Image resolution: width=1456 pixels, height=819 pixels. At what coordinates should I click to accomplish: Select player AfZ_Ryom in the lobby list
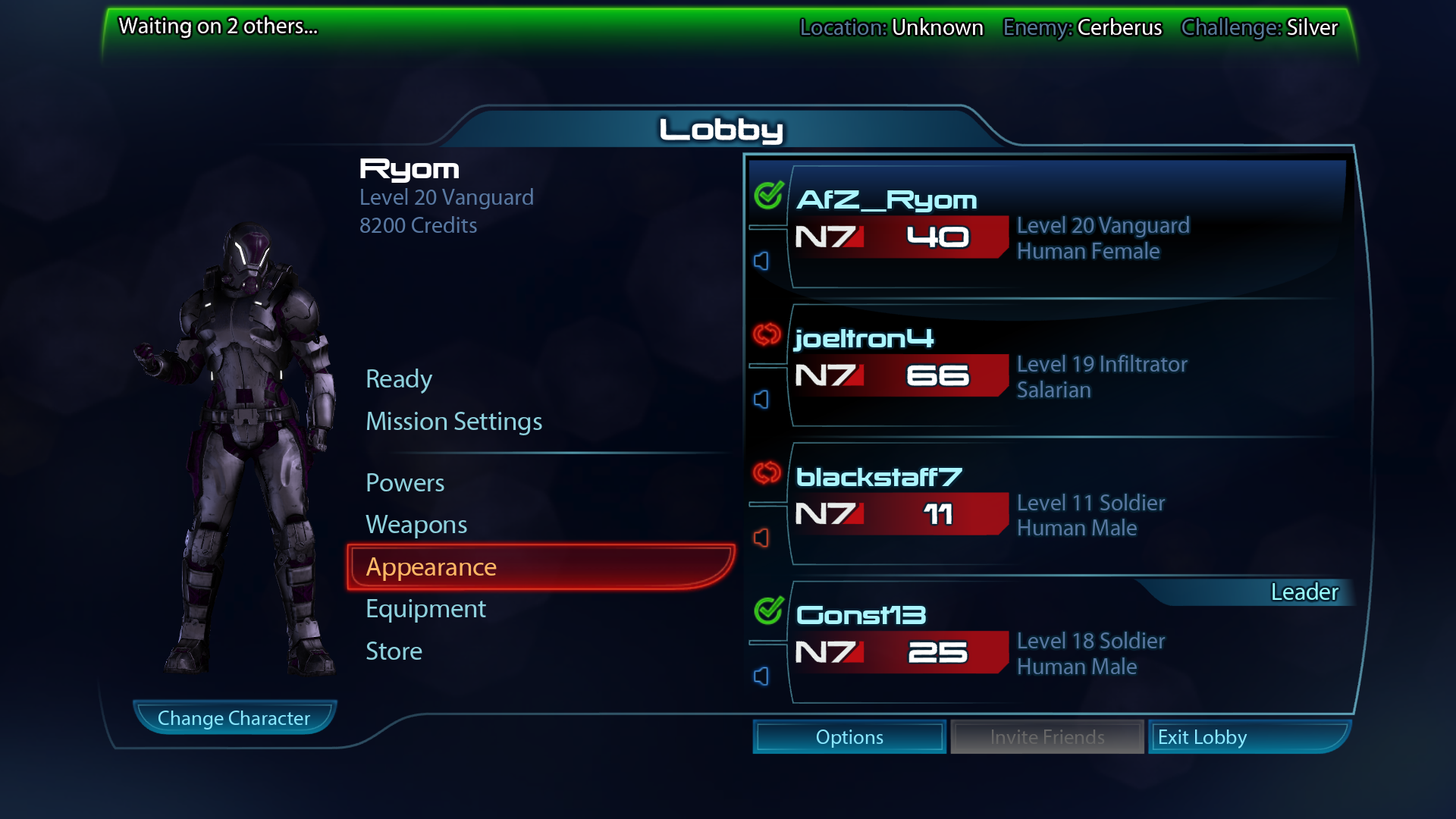pos(1062,227)
